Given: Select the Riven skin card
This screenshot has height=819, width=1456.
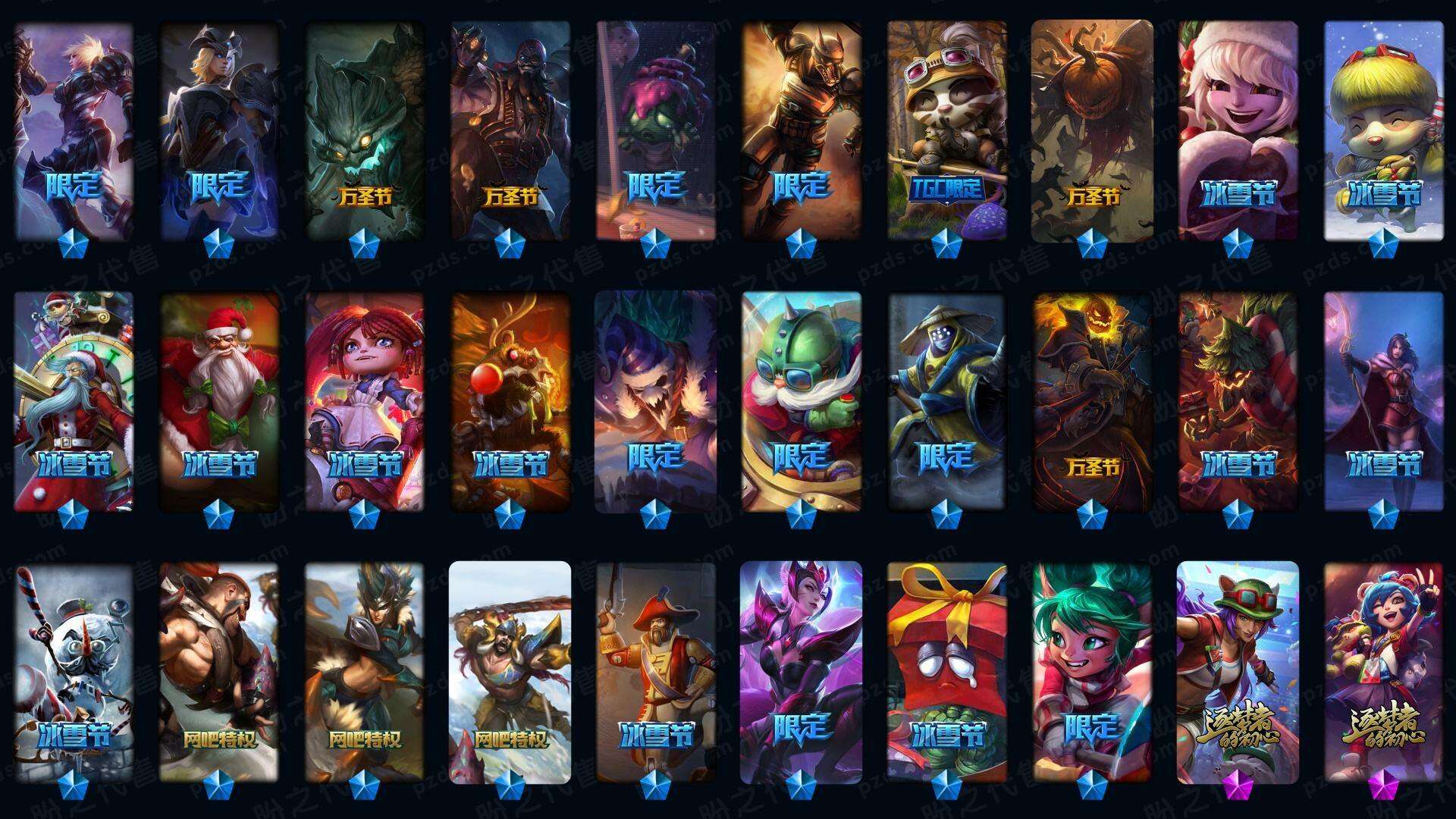Looking at the screenshot, I should tap(74, 130).
